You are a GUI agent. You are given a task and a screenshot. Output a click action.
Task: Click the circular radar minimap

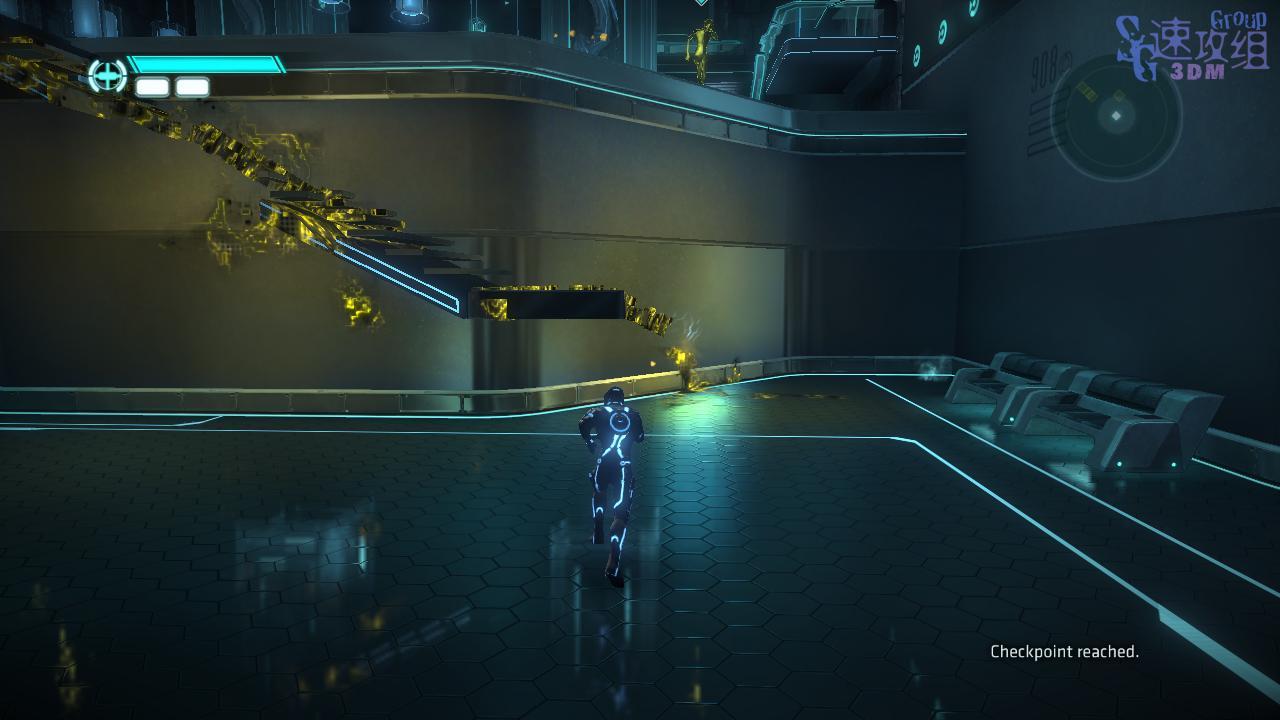1116,117
